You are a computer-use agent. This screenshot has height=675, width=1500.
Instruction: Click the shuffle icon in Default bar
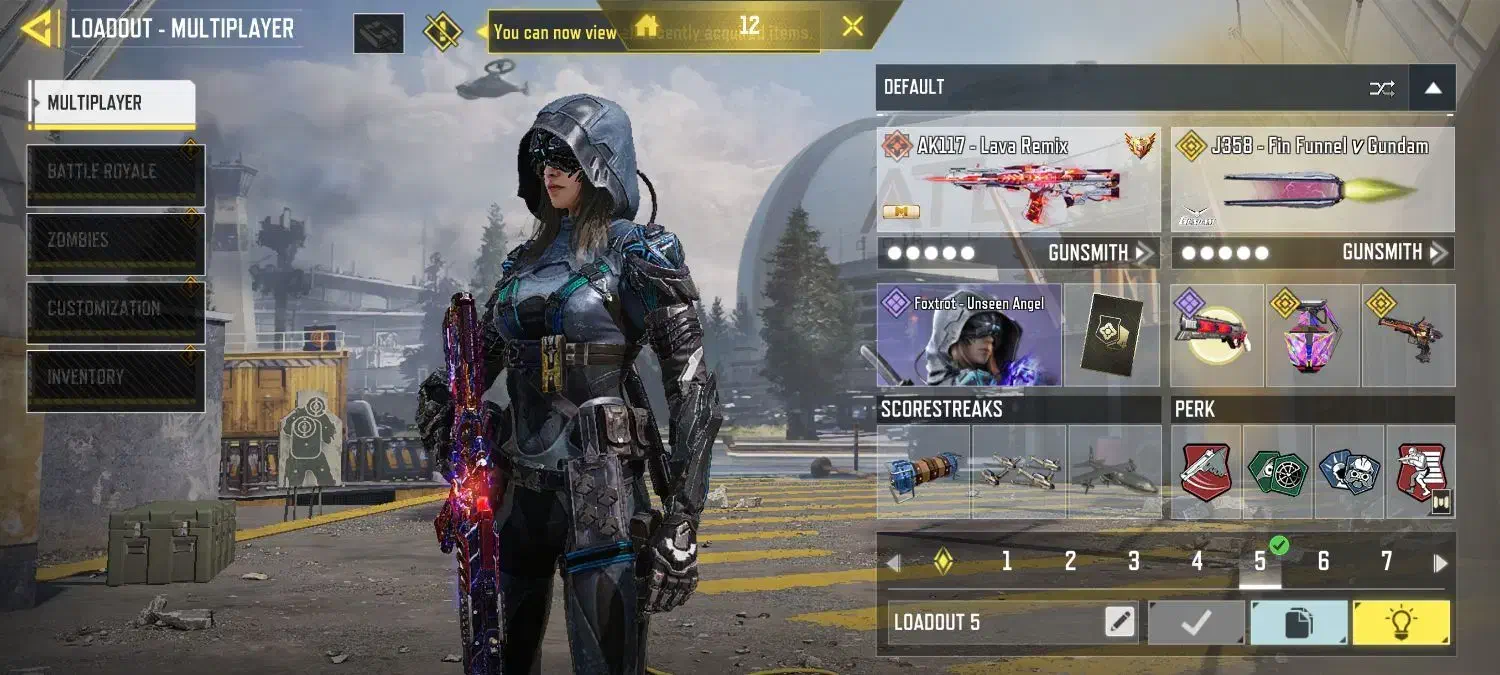tap(1382, 88)
